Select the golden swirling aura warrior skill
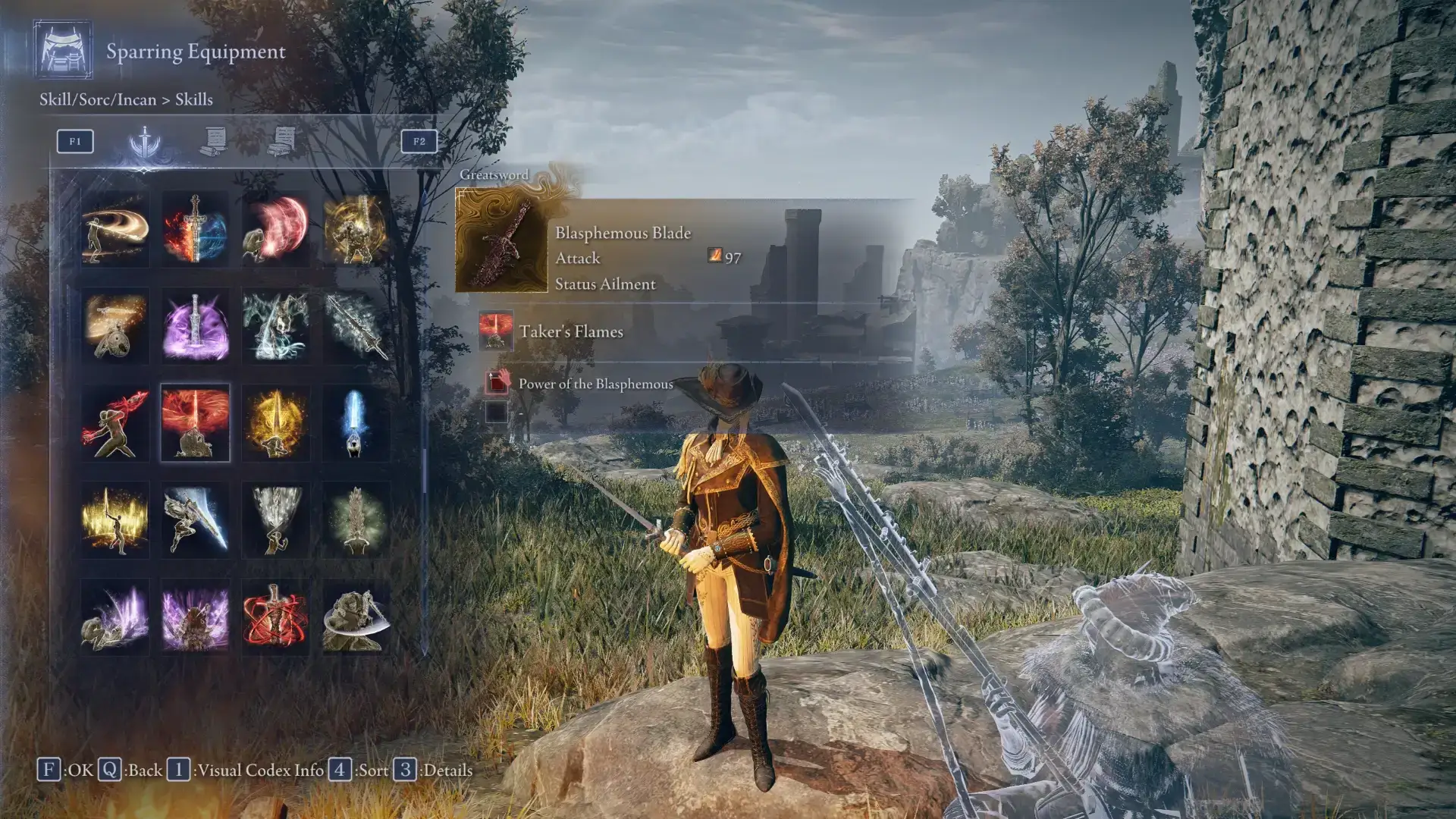The height and width of the screenshot is (819, 1456). click(x=356, y=228)
